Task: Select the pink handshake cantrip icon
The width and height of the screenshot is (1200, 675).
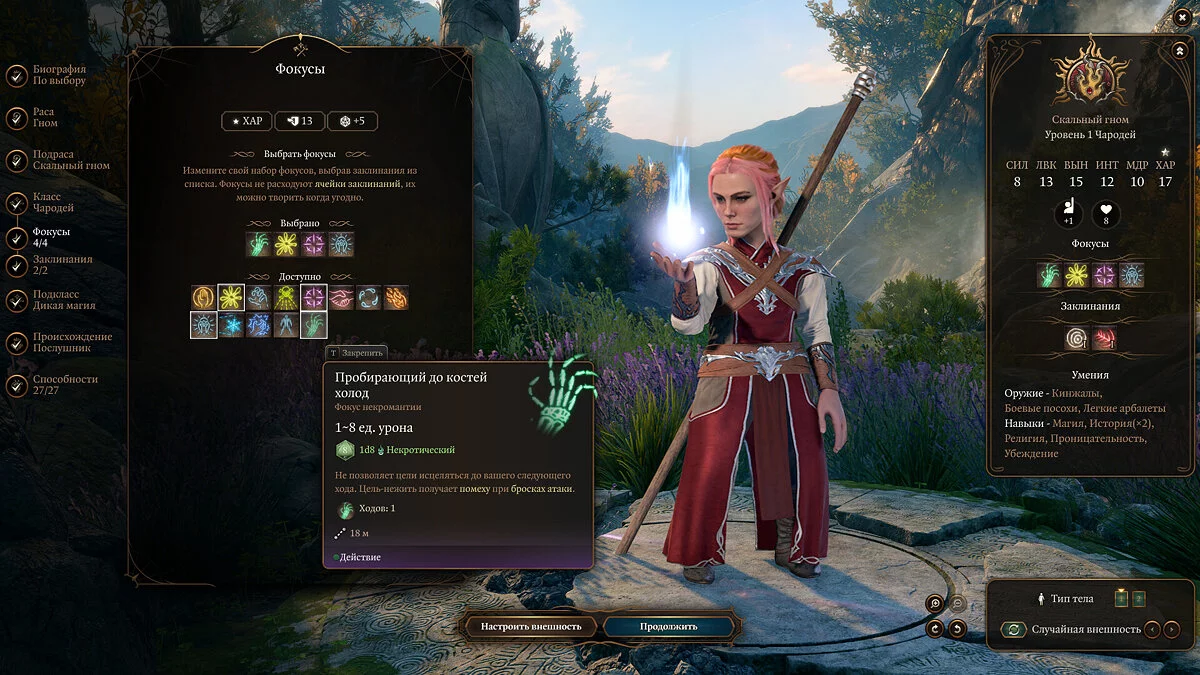Action: [342, 297]
